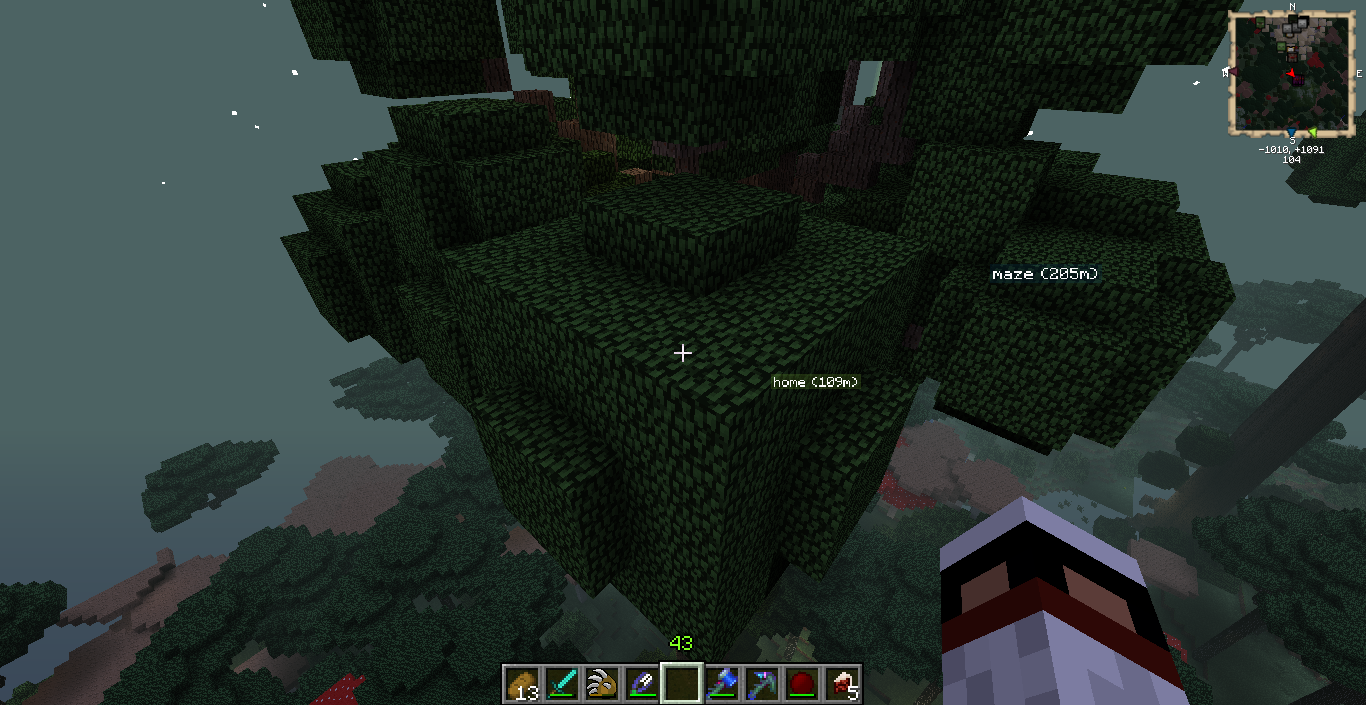
Task: Click the maze waypoint label
Action: 1045,273
